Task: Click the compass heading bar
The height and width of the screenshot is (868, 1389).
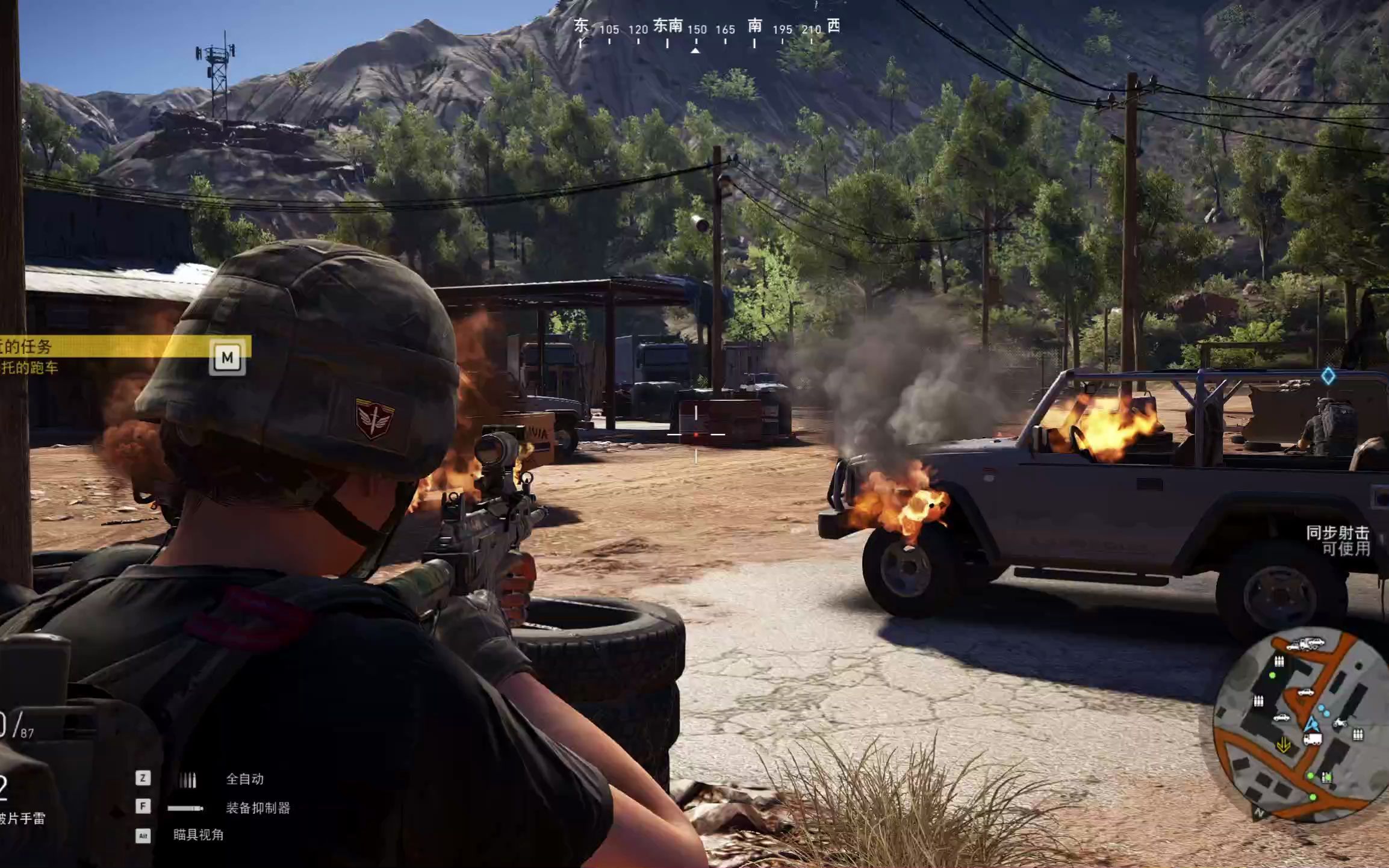Action: coord(706,29)
